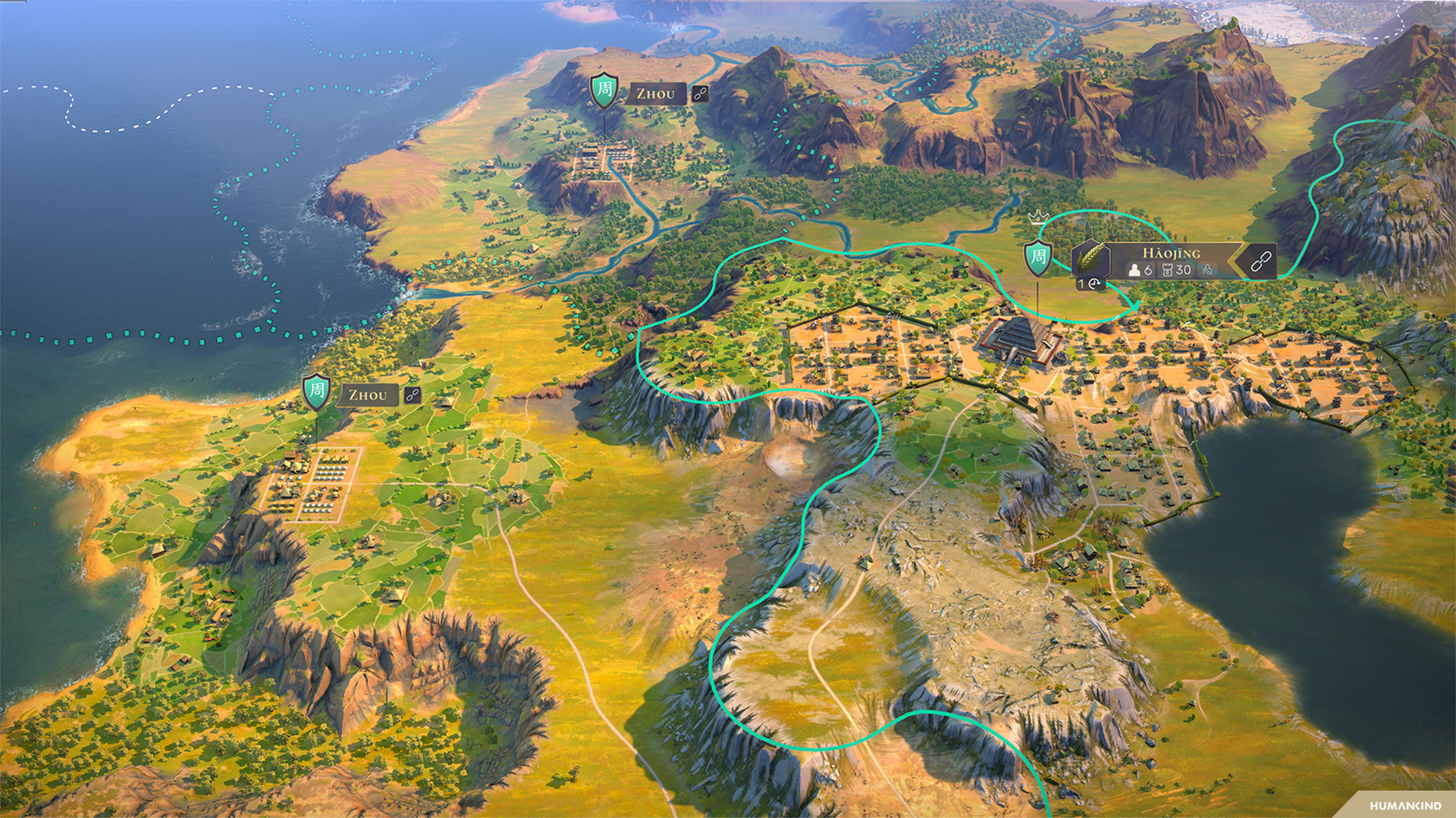
Task: Click the link icon beside the southern Zhou label
Action: 413,396
